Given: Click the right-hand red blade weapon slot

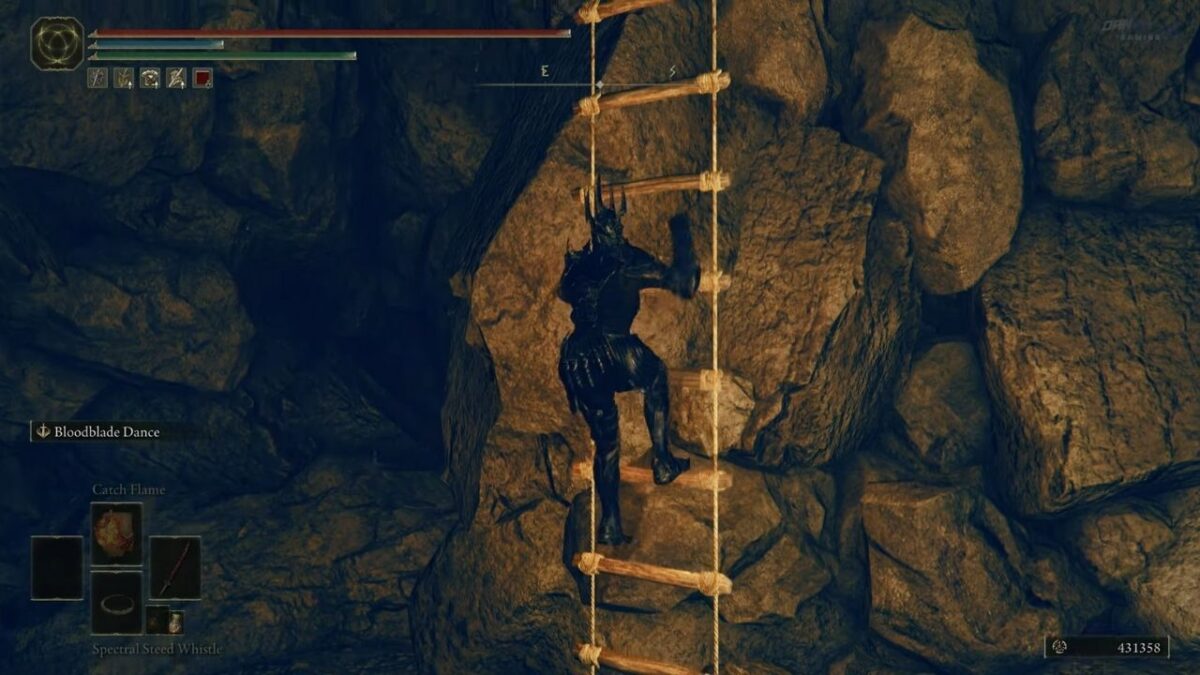Looking at the screenshot, I should 175,568.
